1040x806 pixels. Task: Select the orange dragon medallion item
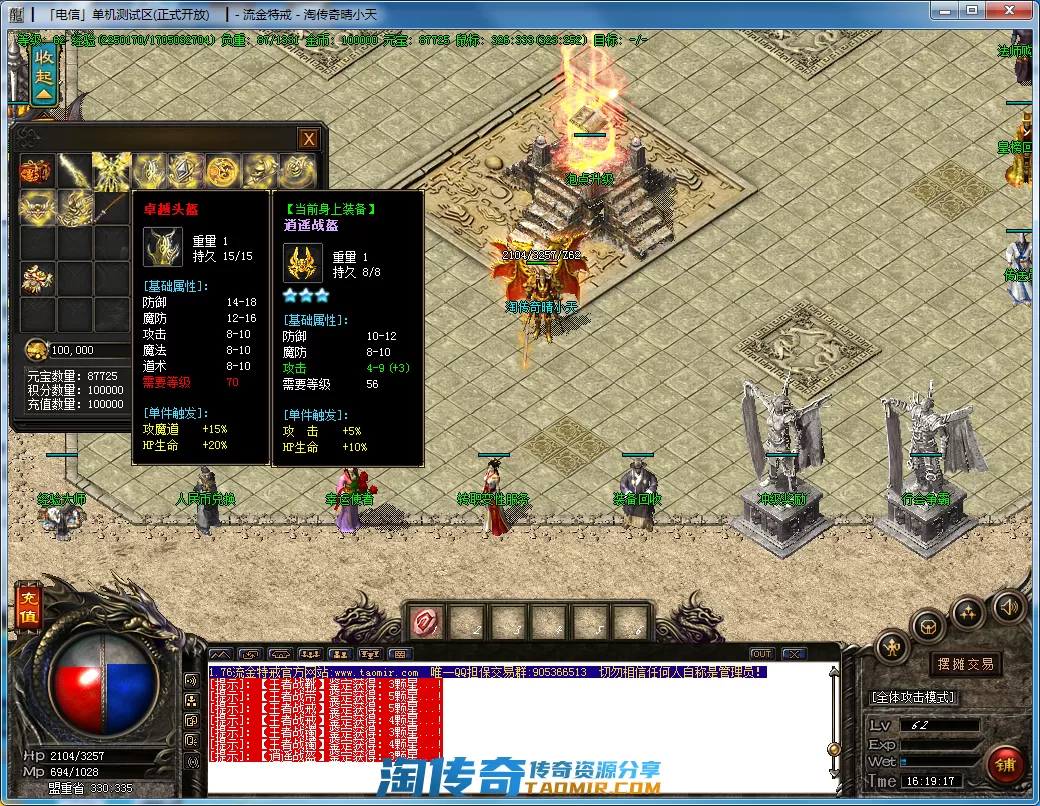point(220,172)
